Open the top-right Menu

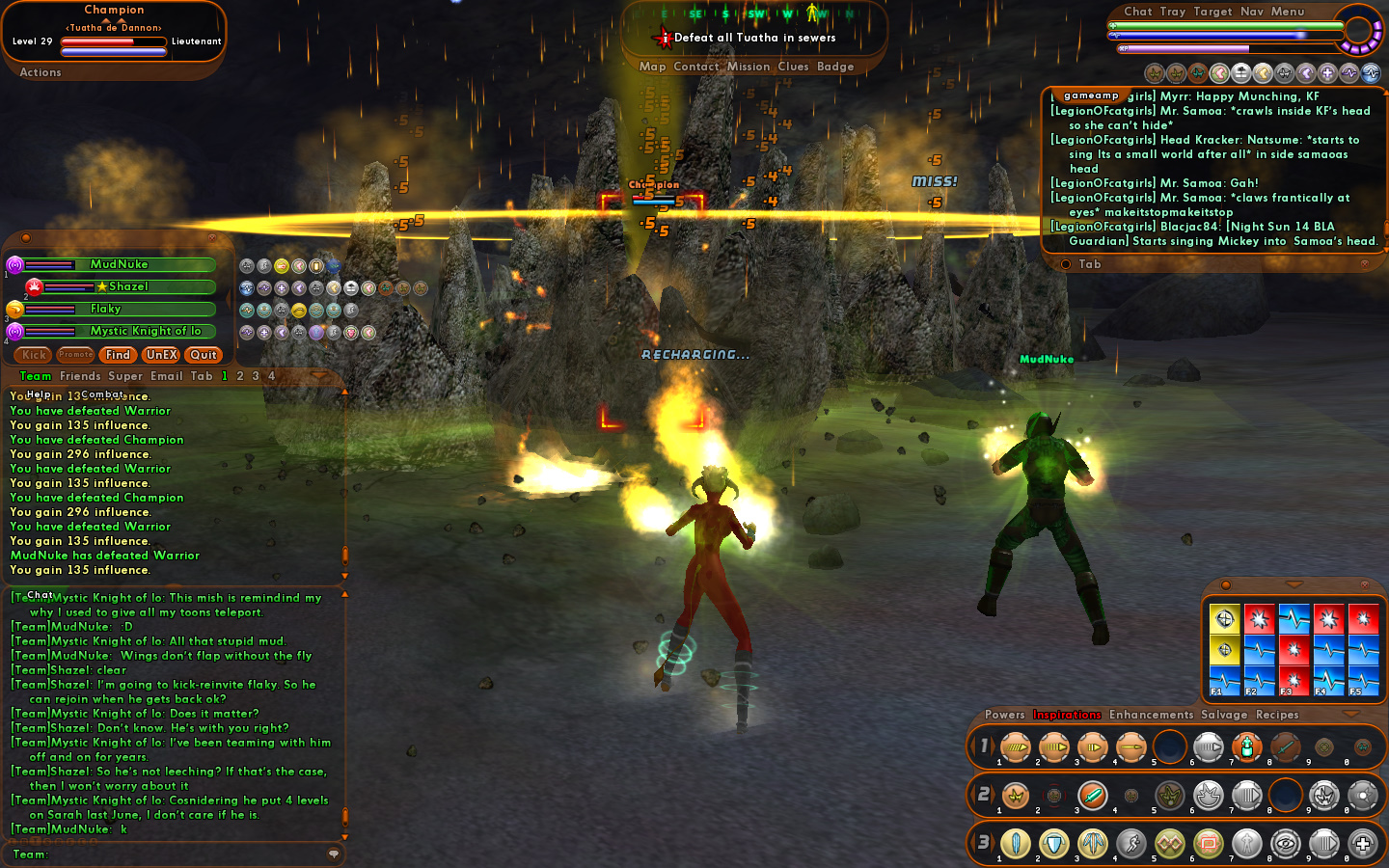(x=1288, y=12)
